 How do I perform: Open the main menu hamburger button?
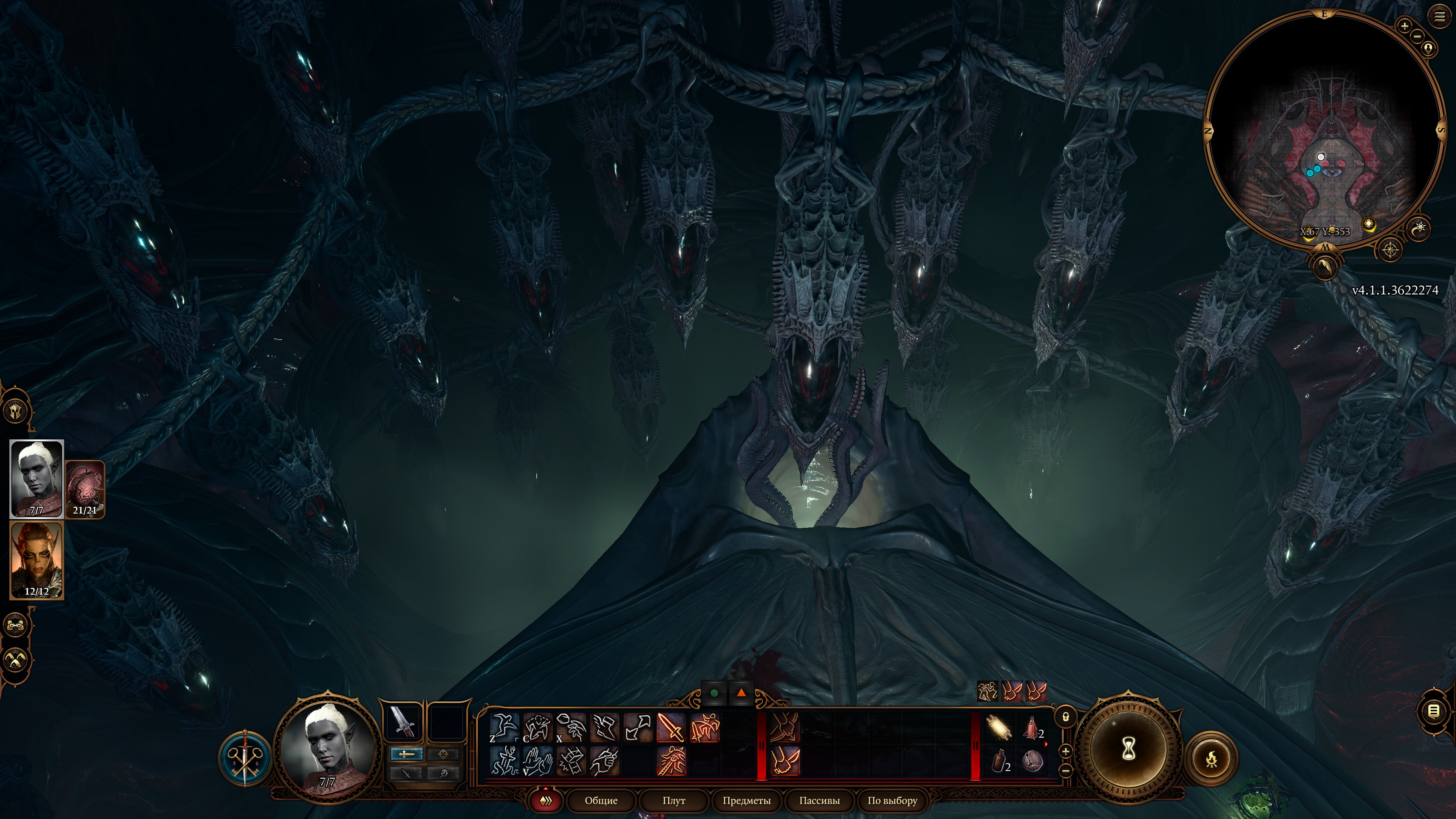pyautogui.click(x=1439, y=17)
